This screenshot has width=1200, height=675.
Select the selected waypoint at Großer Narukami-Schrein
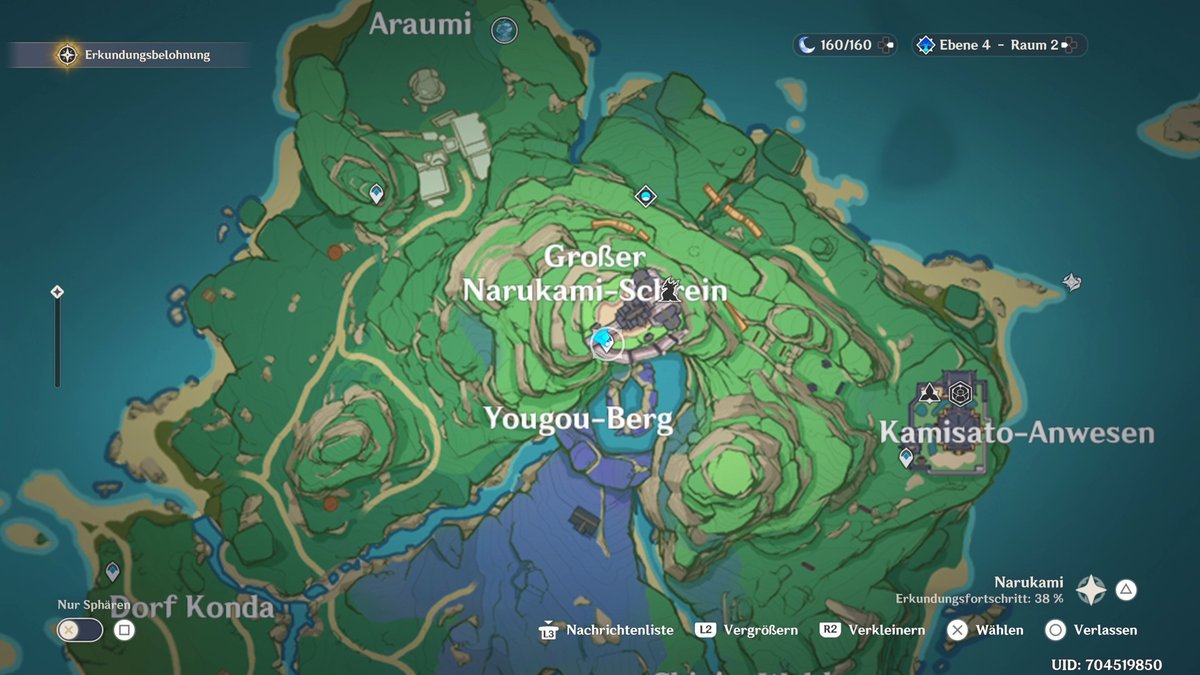[603, 342]
